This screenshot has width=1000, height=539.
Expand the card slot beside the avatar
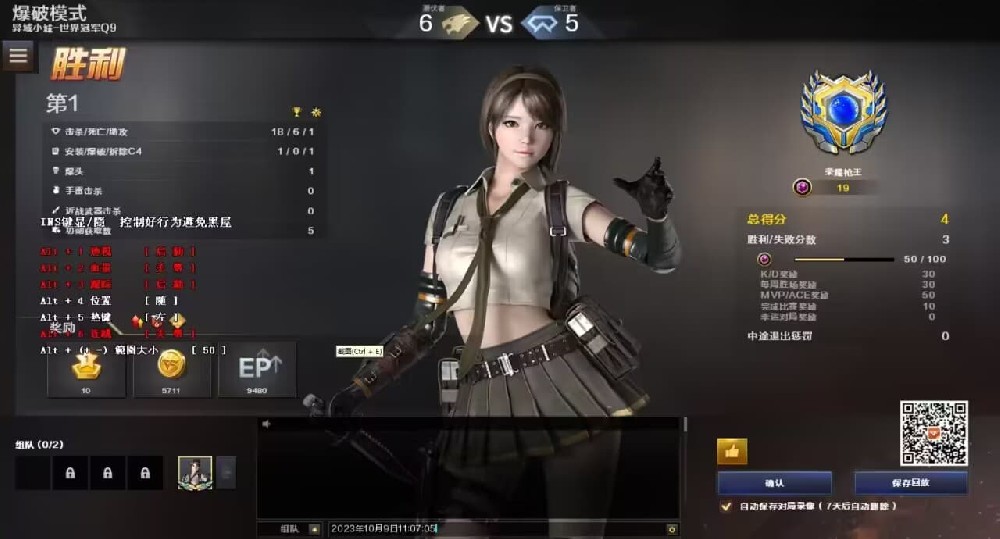[x=227, y=472]
